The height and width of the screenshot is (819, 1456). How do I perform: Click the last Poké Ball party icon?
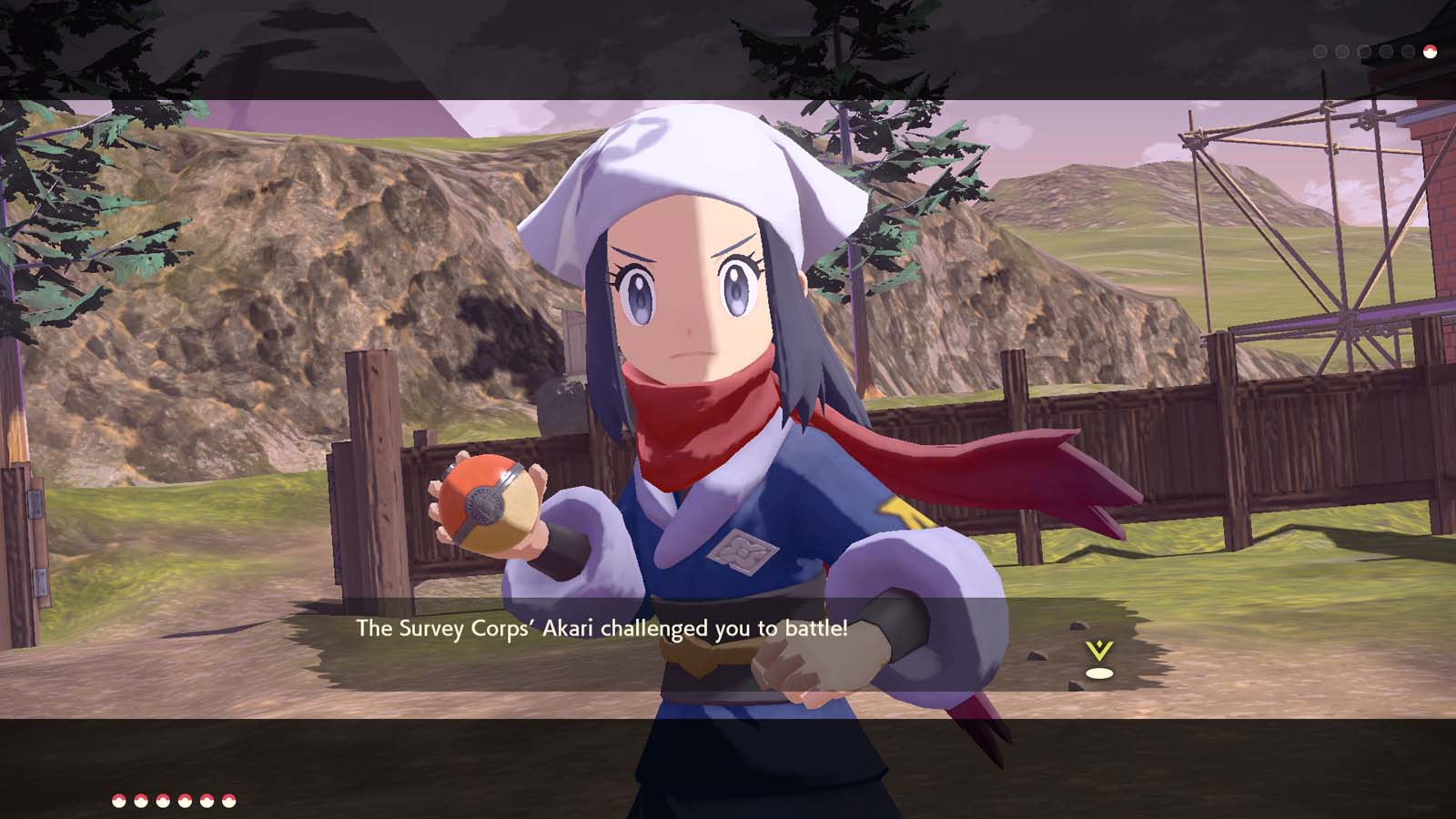click(x=227, y=800)
